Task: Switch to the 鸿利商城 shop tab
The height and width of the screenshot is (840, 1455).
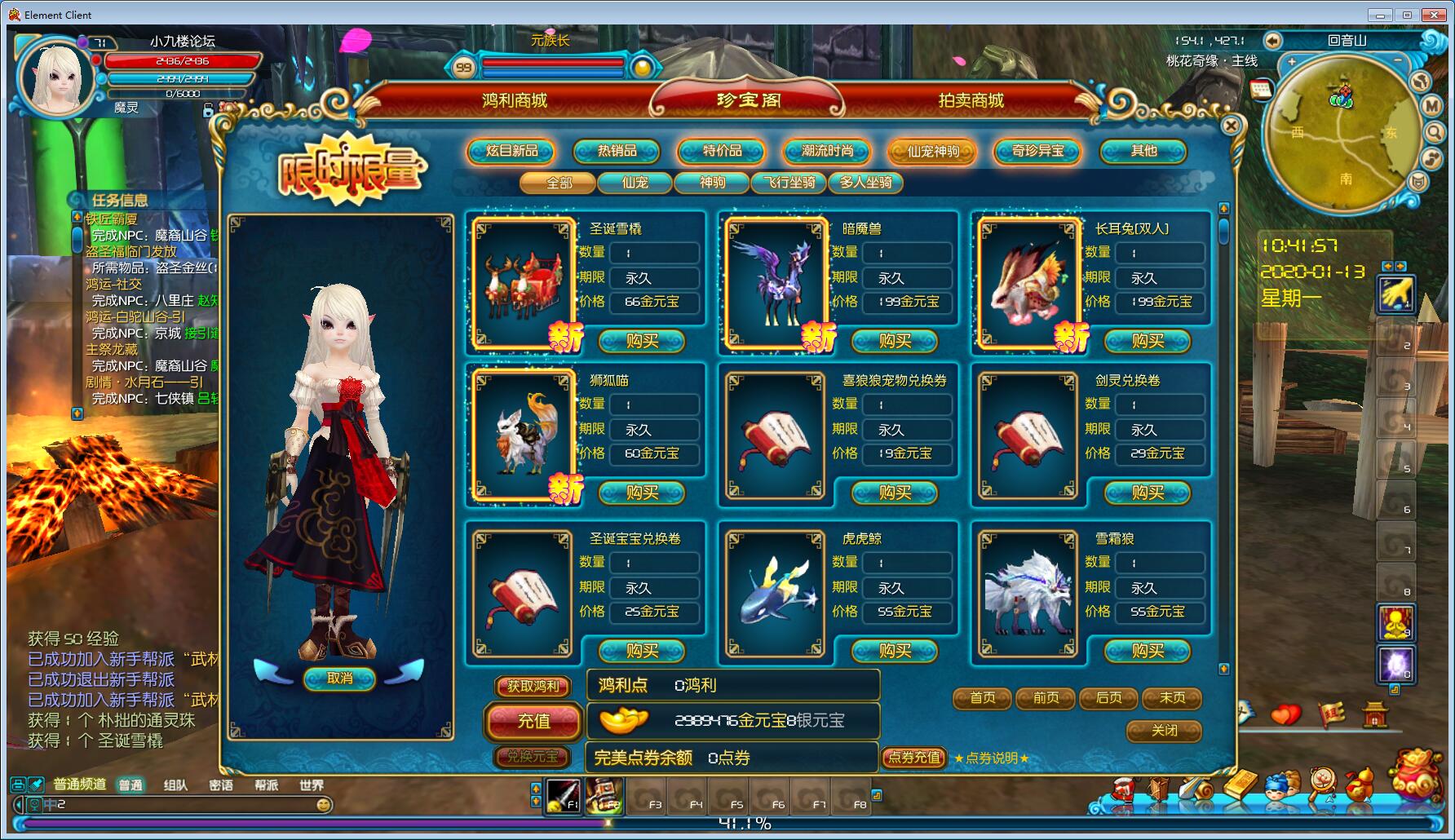Action: (x=515, y=100)
